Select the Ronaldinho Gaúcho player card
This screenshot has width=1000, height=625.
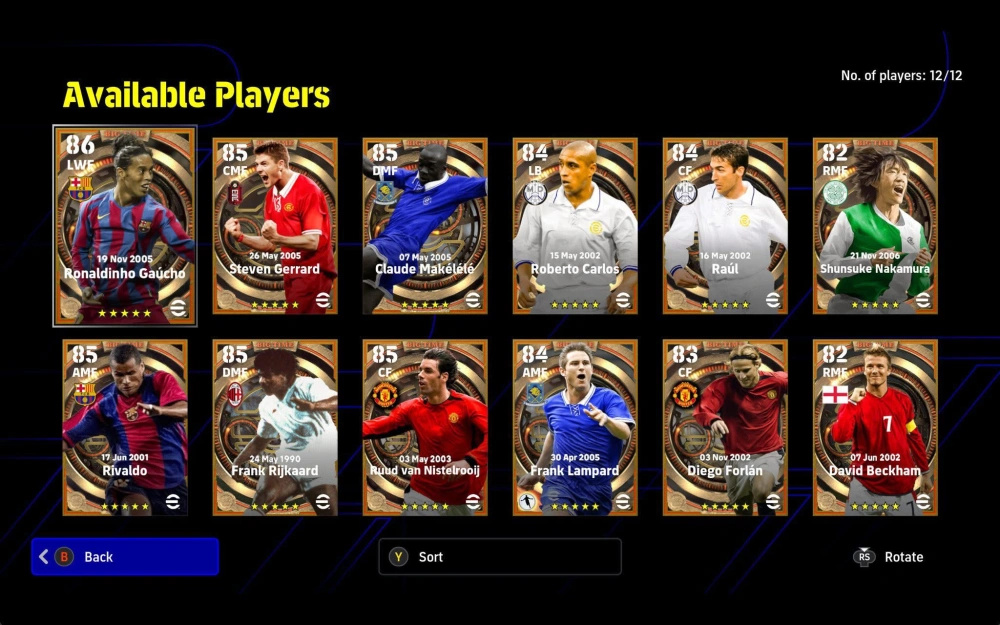tap(125, 226)
